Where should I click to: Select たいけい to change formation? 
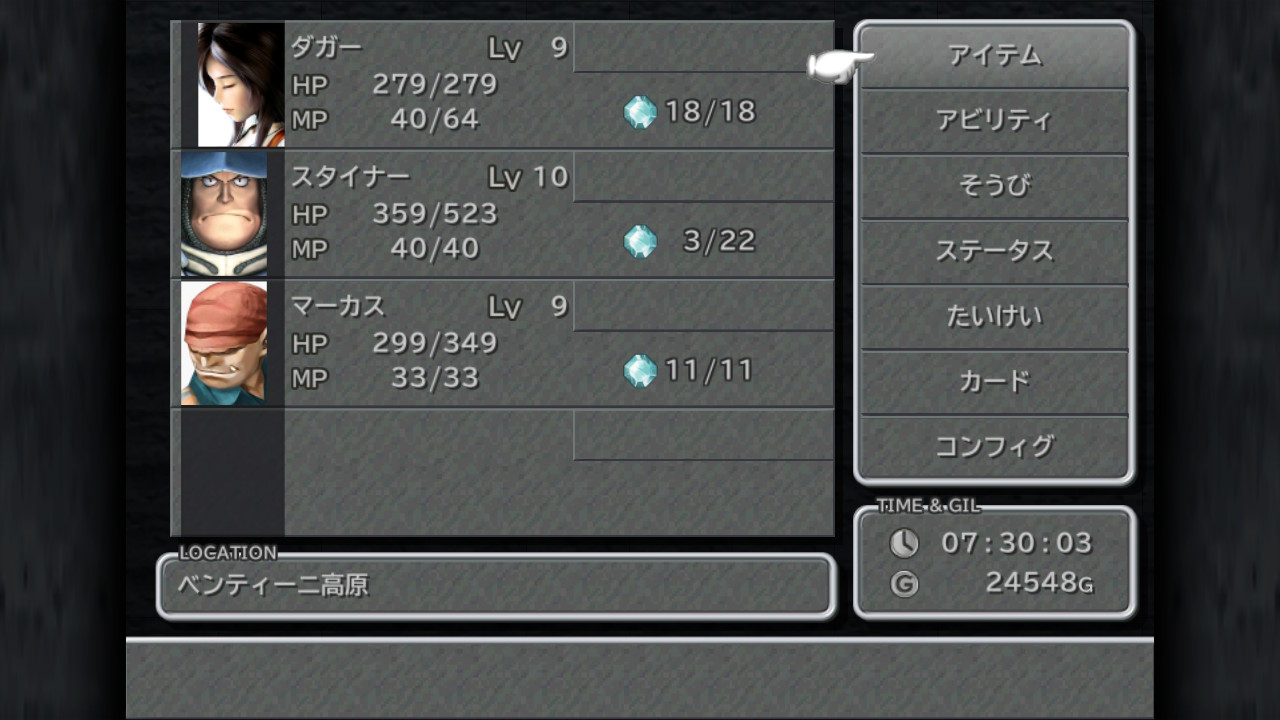click(x=995, y=317)
